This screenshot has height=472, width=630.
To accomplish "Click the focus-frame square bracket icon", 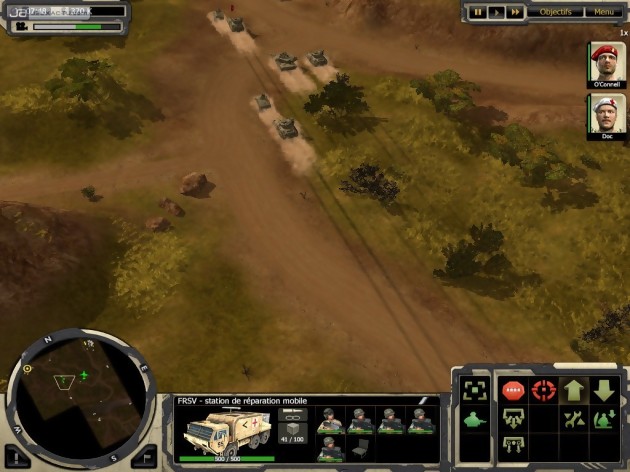I will click(x=476, y=391).
